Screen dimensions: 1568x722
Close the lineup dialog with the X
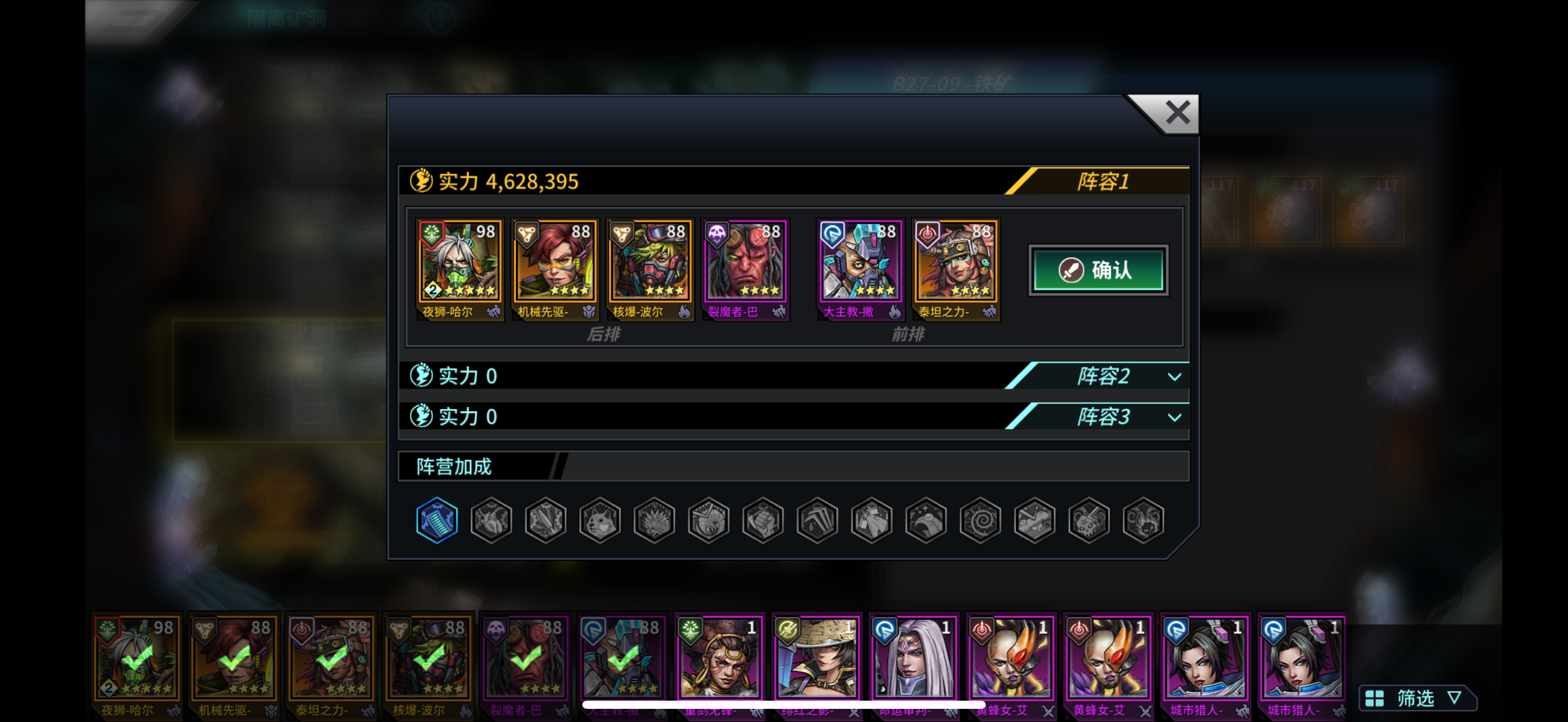click(1177, 113)
